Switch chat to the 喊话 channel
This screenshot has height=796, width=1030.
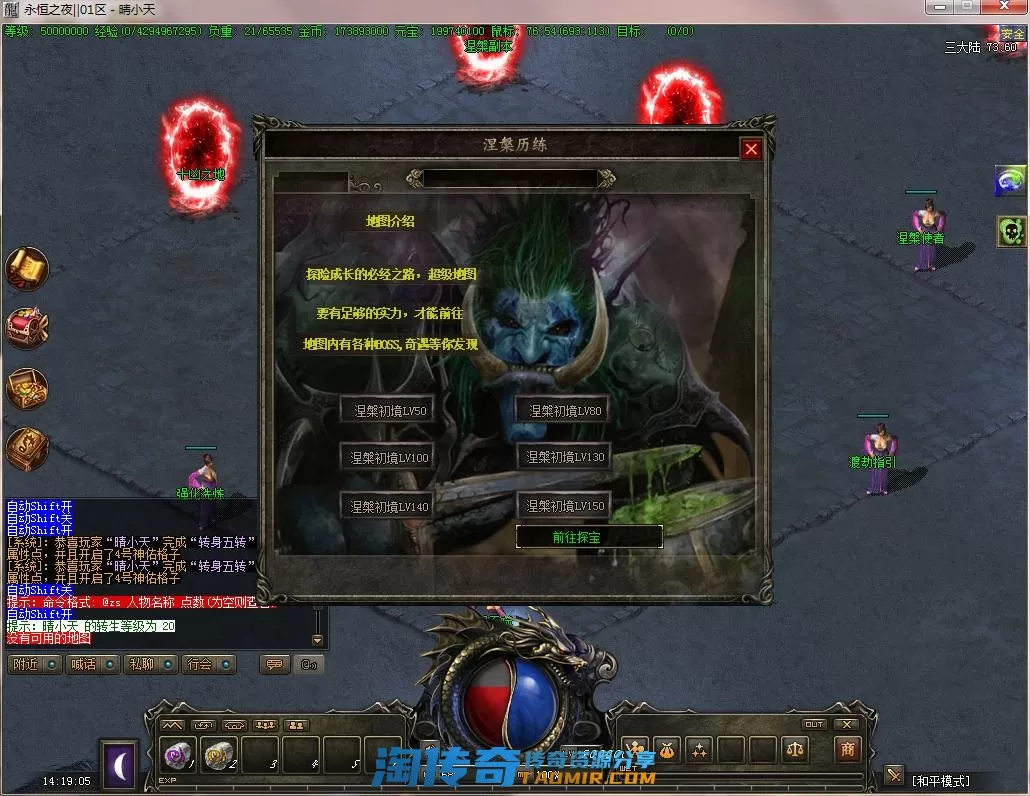coord(93,664)
